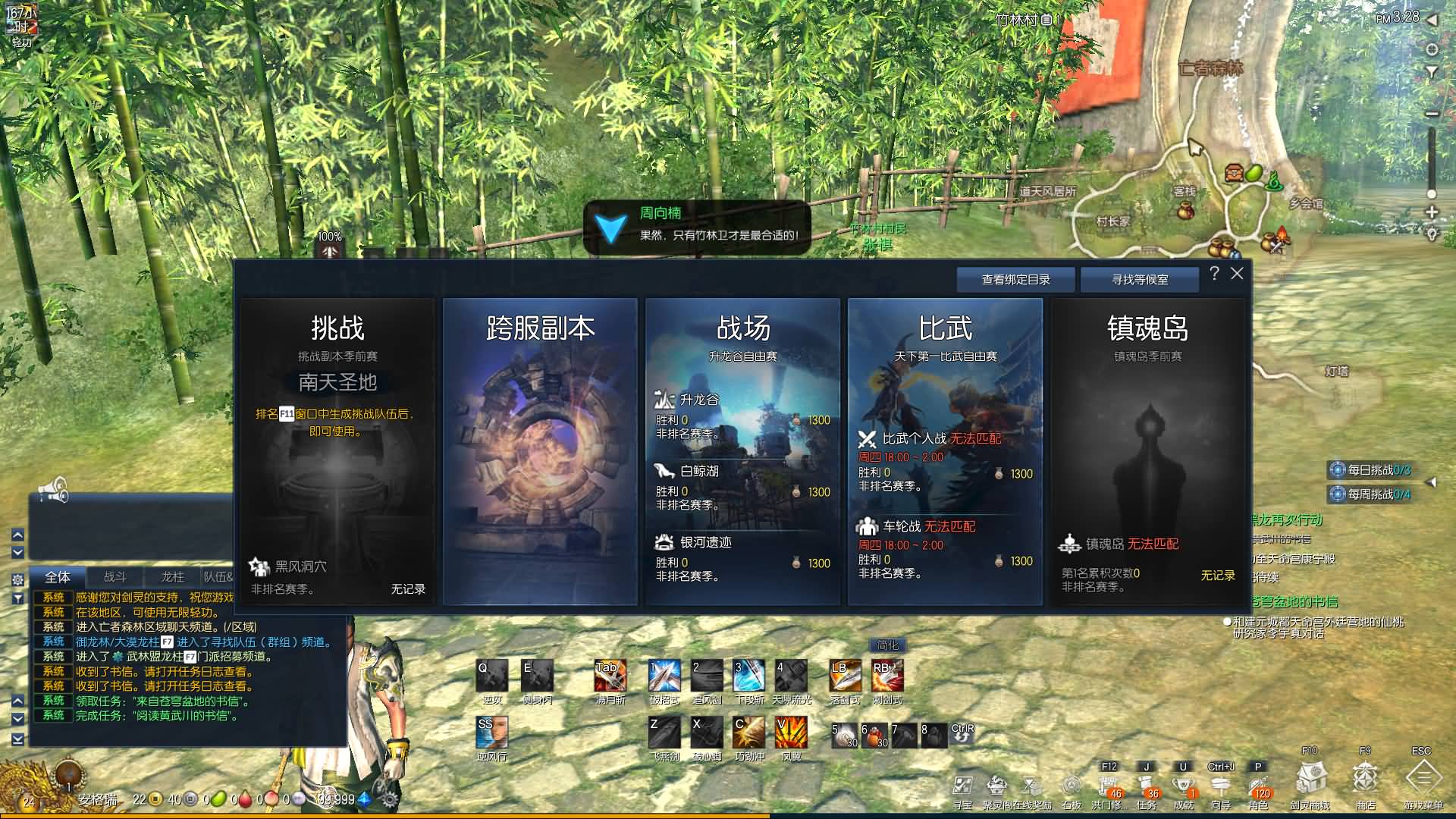Open the 任务 quest log icon
This screenshot has width=1456, height=819.
pyautogui.click(x=1147, y=786)
